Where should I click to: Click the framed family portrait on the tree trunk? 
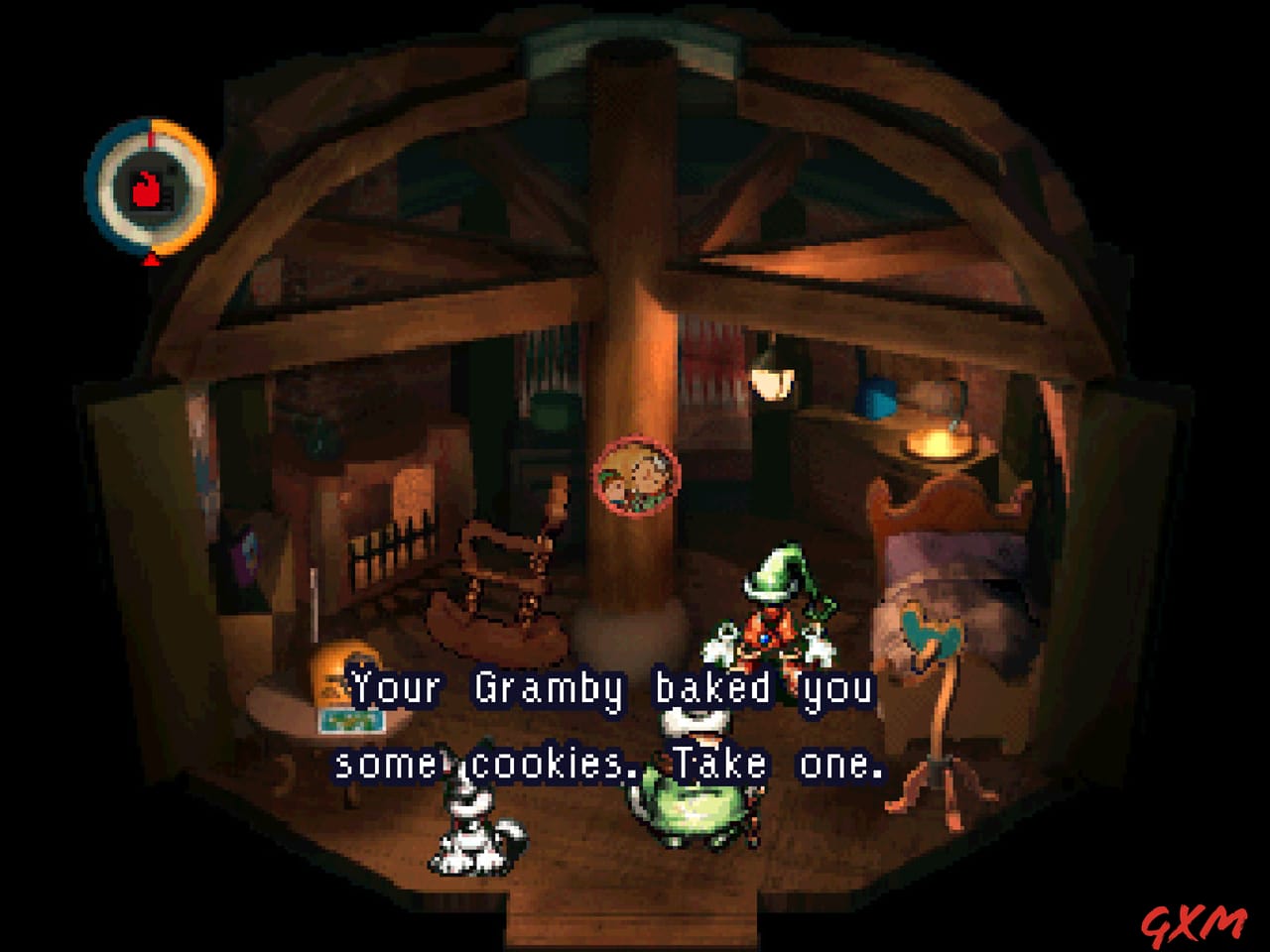click(x=639, y=474)
